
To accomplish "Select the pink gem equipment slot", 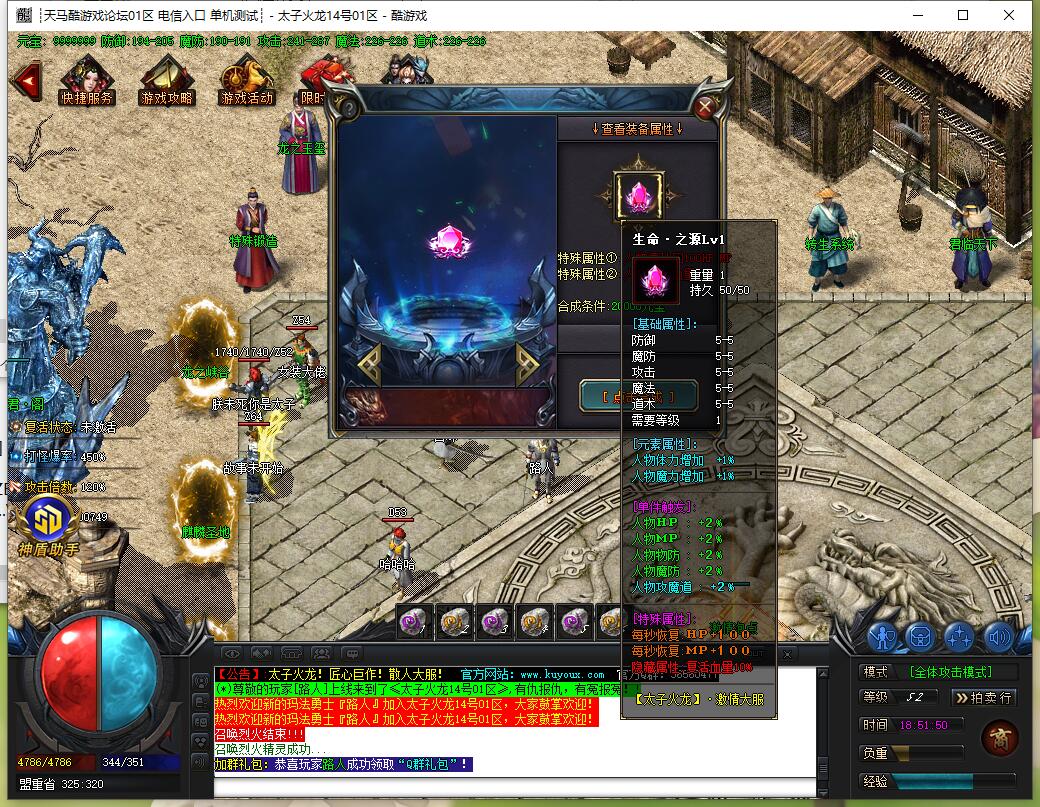I will click(x=637, y=196).
